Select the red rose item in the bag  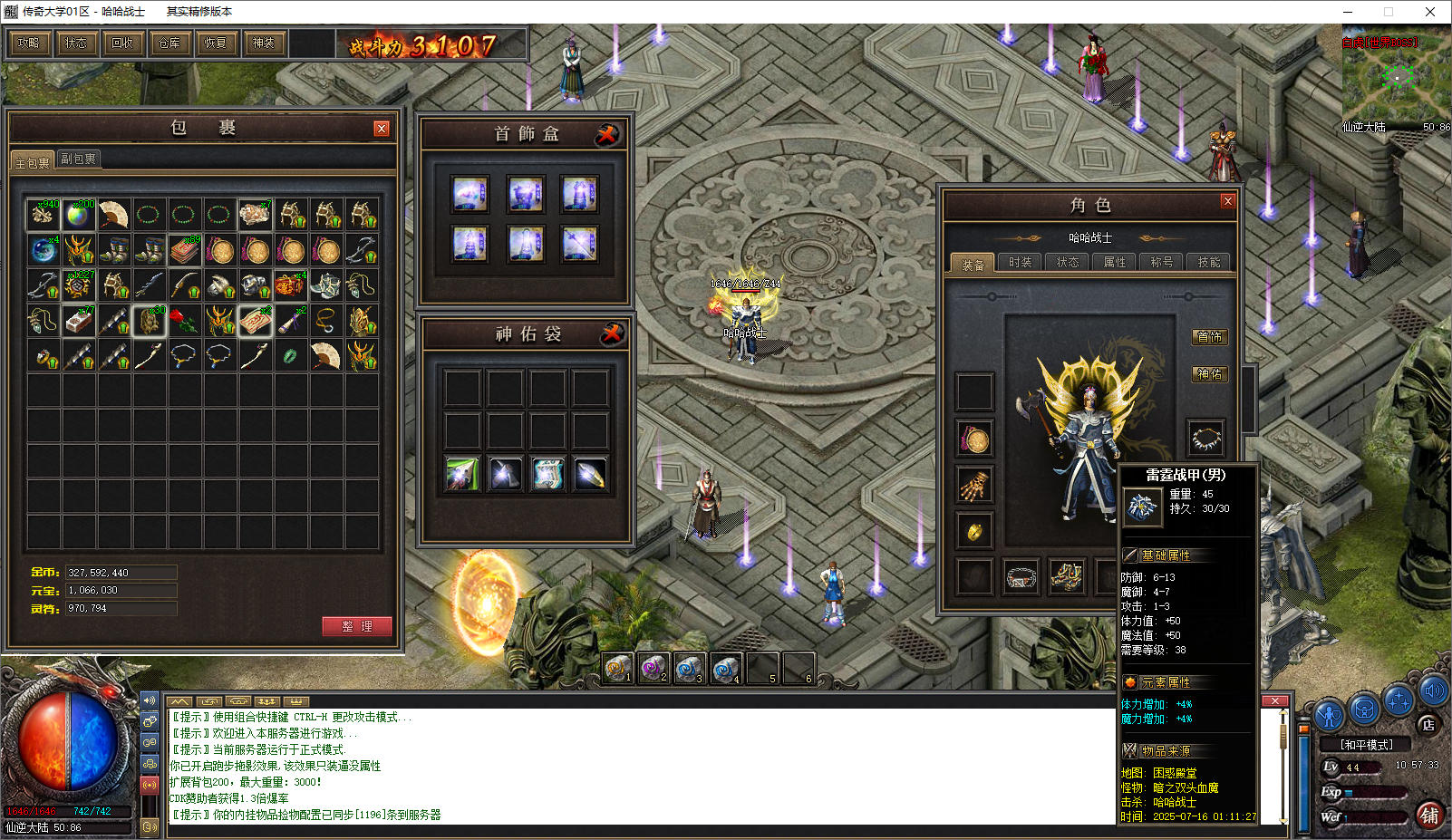click(184, 321)
